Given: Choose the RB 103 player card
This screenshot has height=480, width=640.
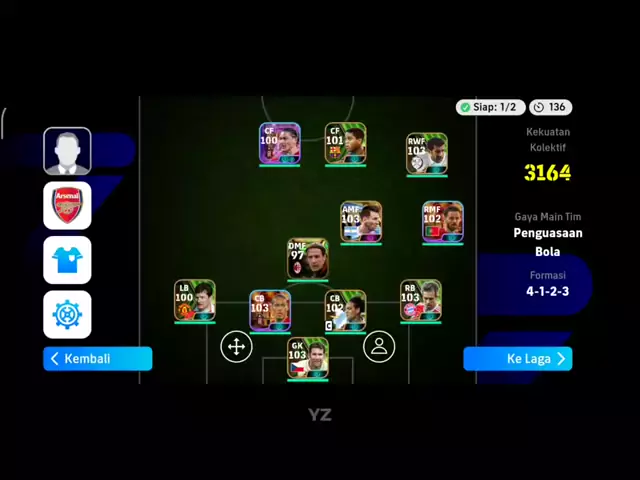Looking at the screenshot, I should click(x=420, y=301).
